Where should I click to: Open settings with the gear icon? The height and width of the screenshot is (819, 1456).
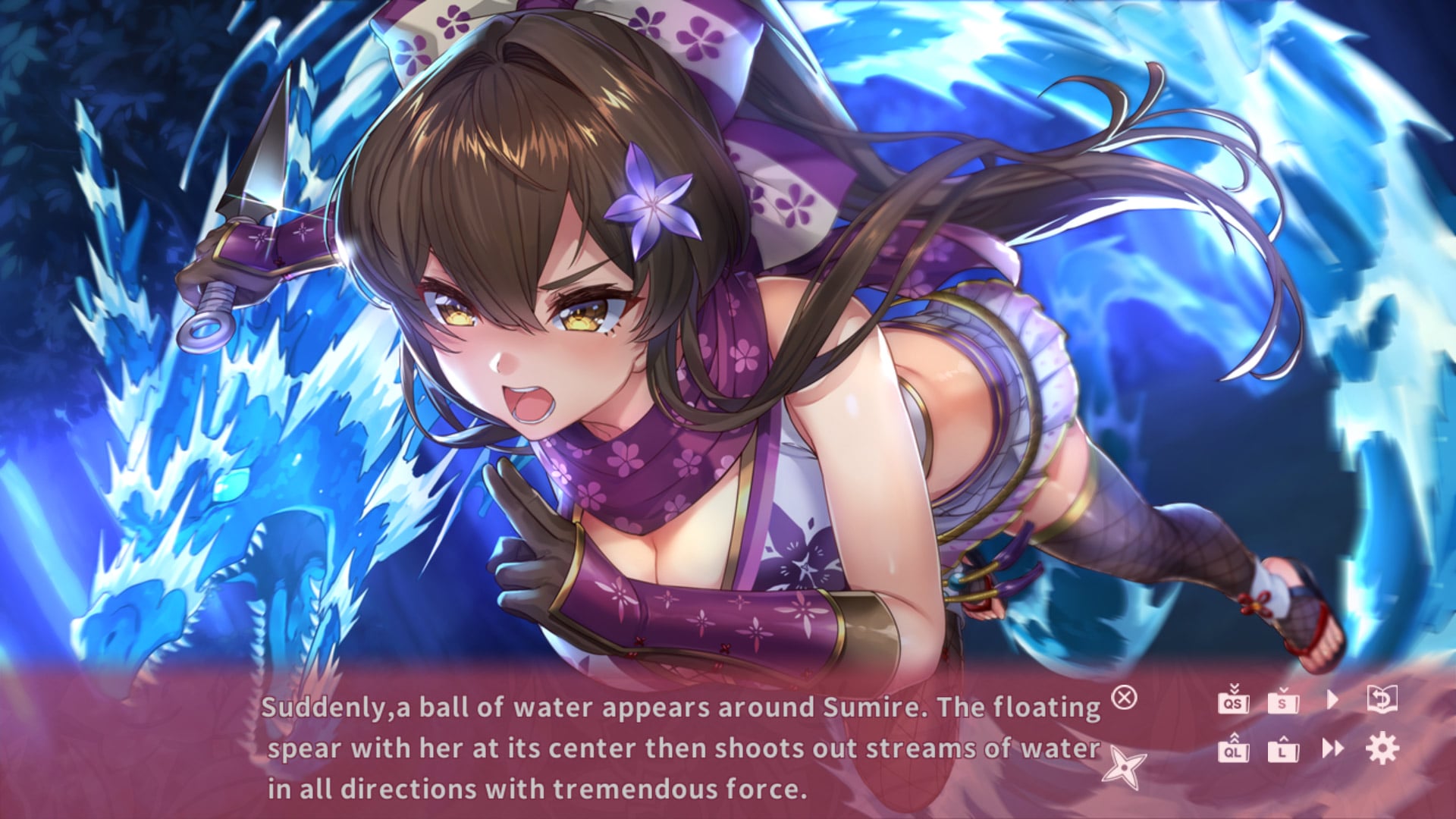1382,748
